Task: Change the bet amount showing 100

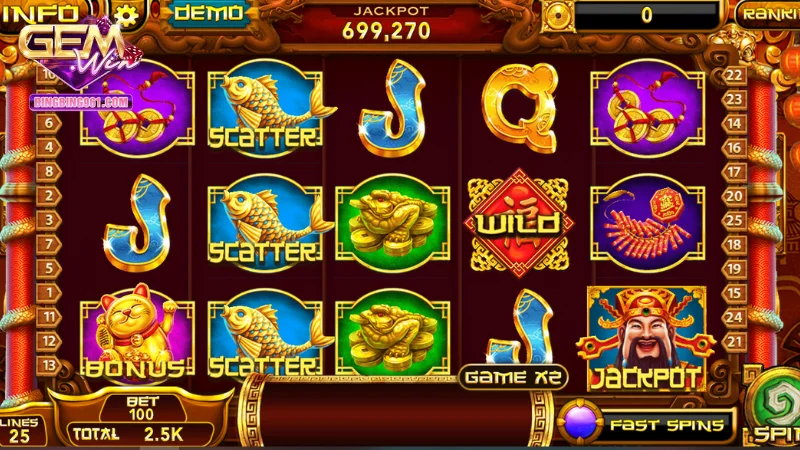Action: pos(142,407)
